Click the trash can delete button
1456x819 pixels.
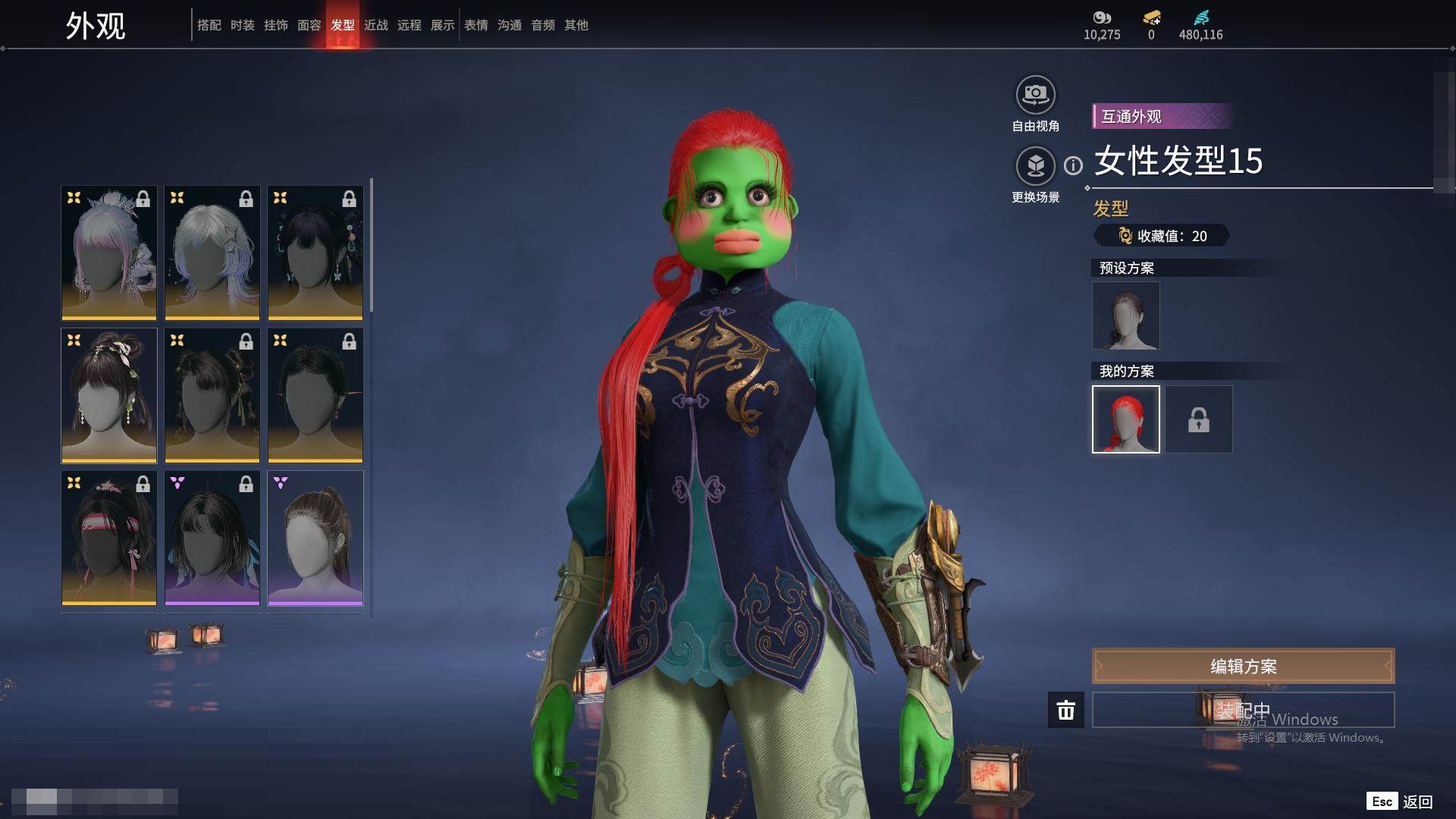[1065, 710]
